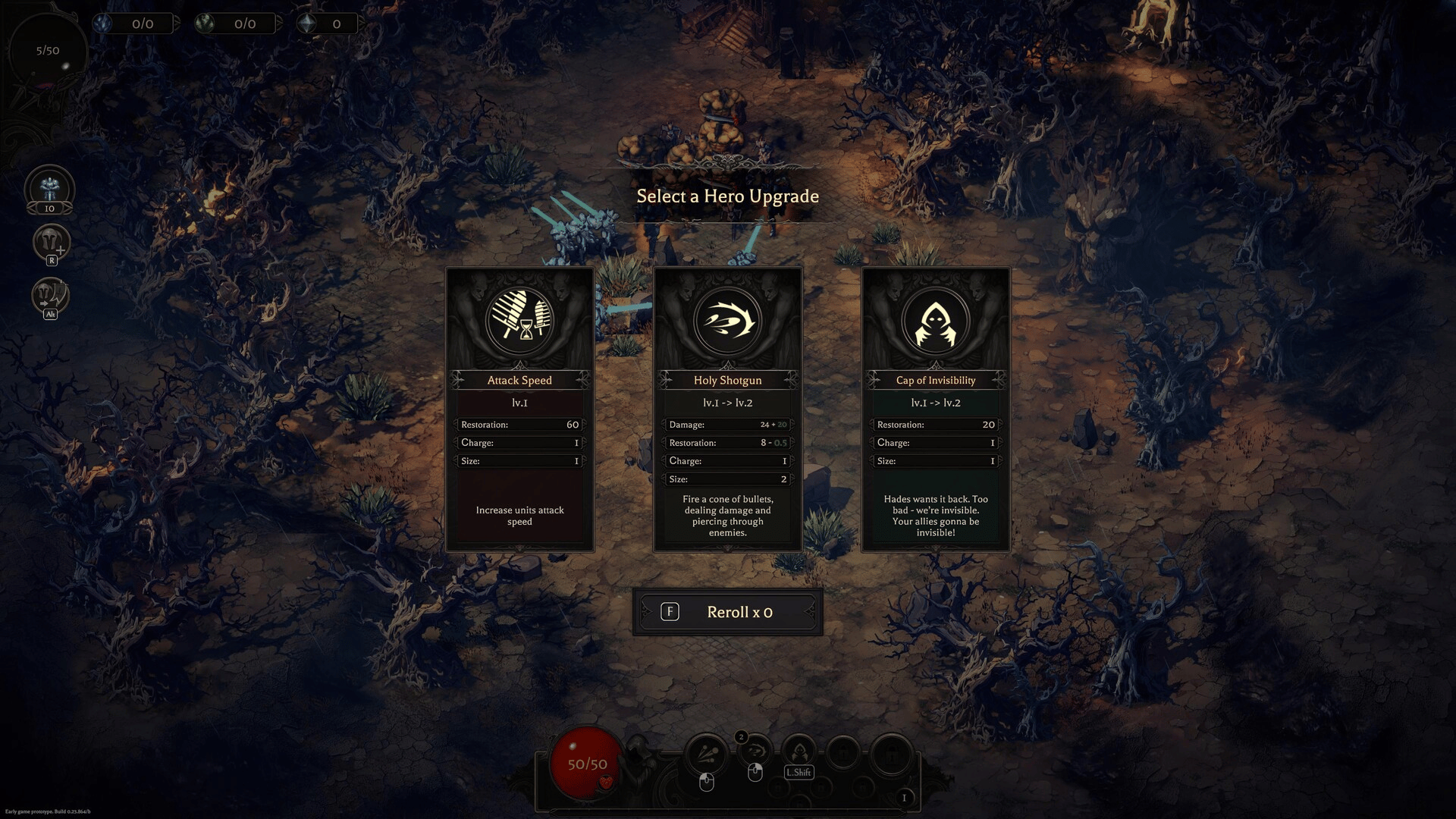Activate the helmet-plus recruit ability

point(51,243)
